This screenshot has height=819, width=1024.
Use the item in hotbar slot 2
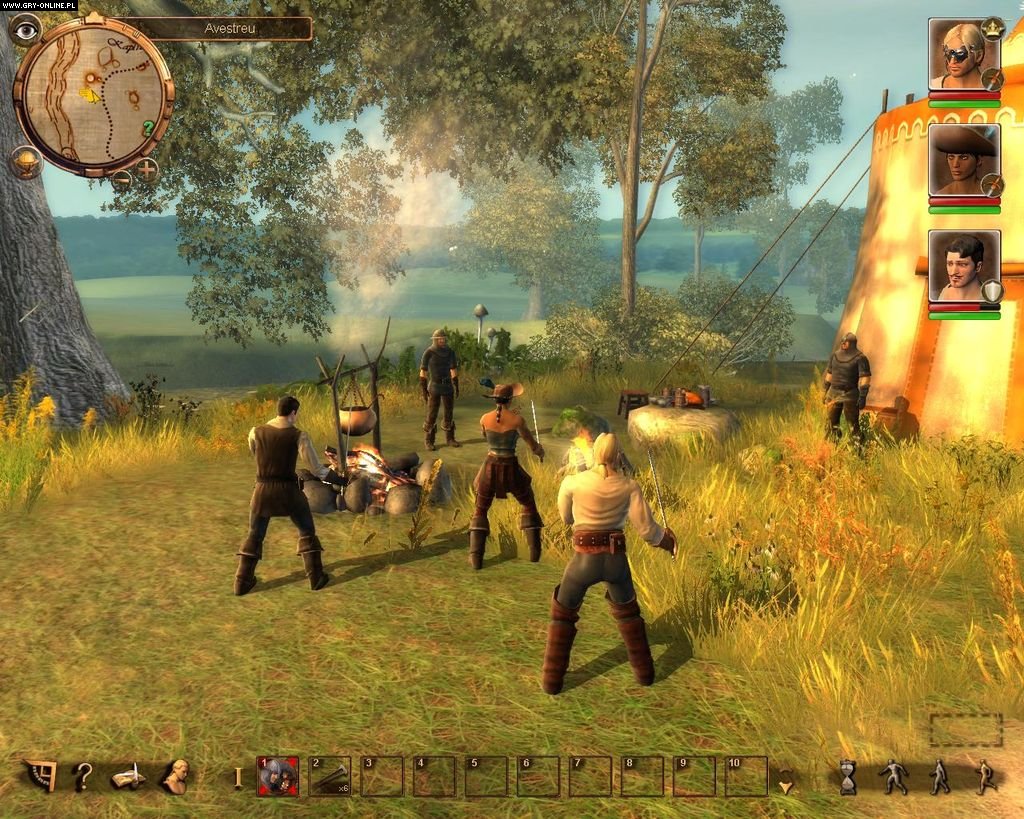(330, 776)
